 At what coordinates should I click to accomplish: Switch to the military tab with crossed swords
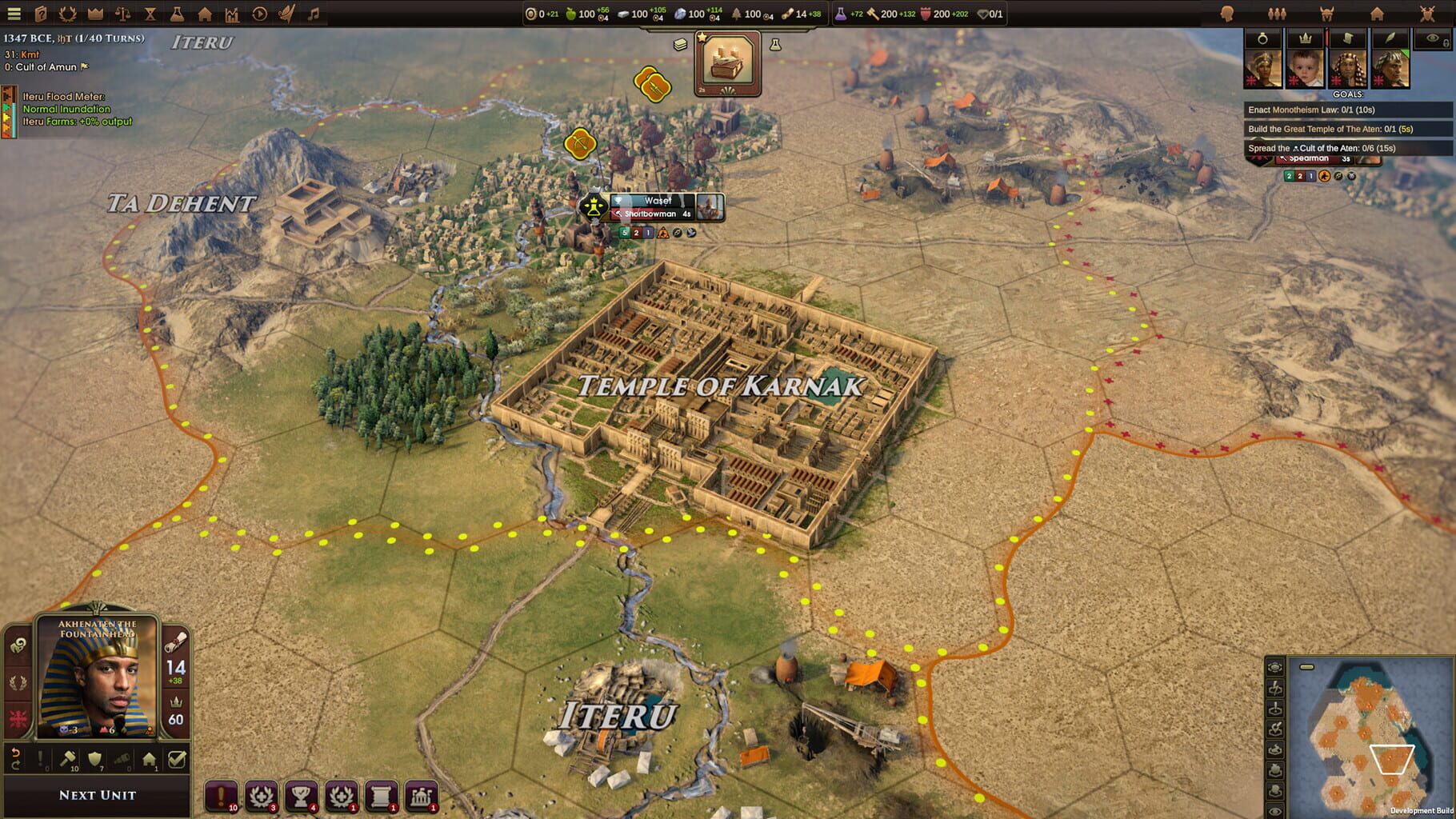coord(1427,14)
